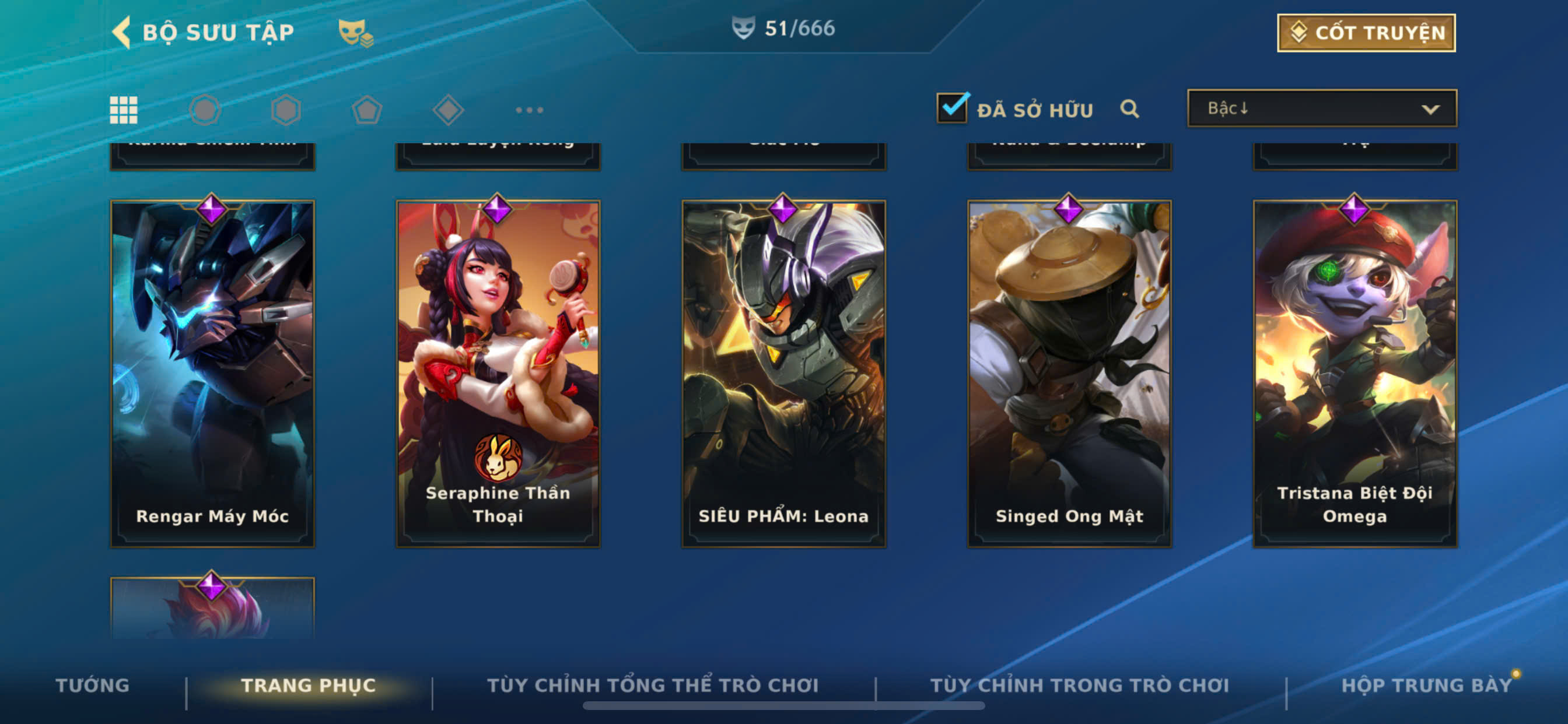1568x724 pixels.
Task: Pick the Singed Ong Mật skin
Action: [x=1069, y=374]
